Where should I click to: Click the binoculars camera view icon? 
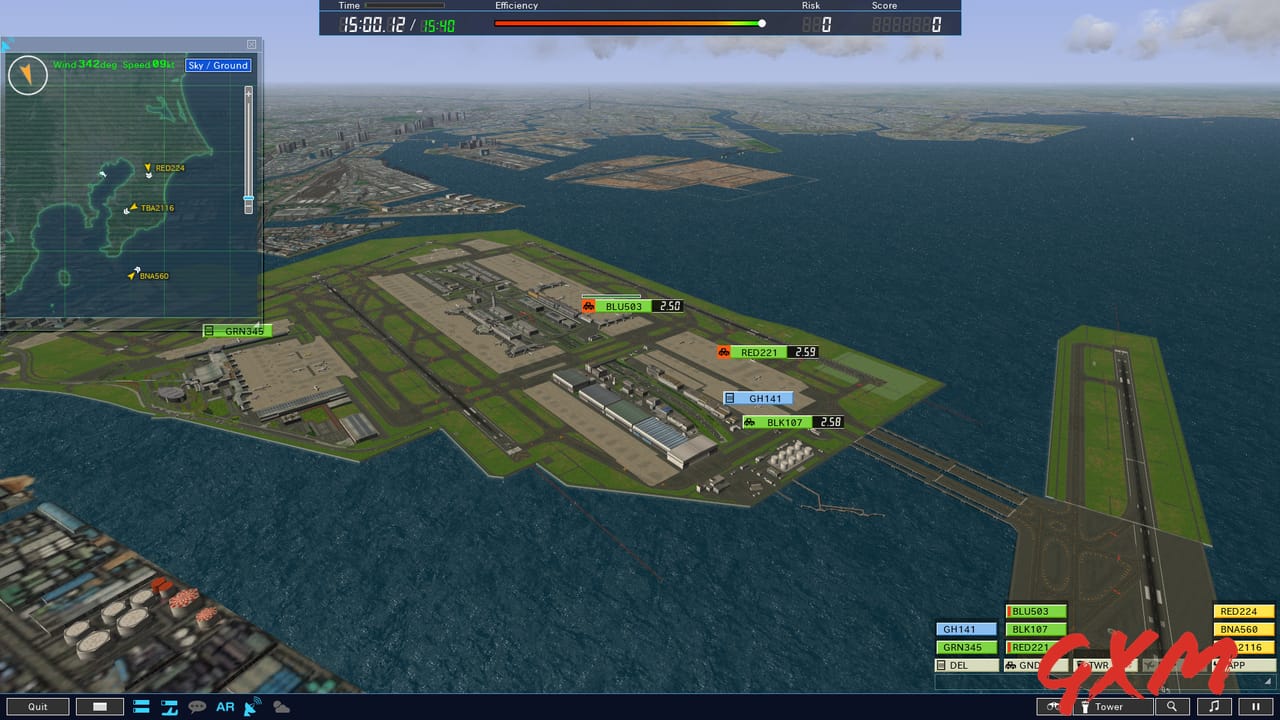(x=1053, y=707)
